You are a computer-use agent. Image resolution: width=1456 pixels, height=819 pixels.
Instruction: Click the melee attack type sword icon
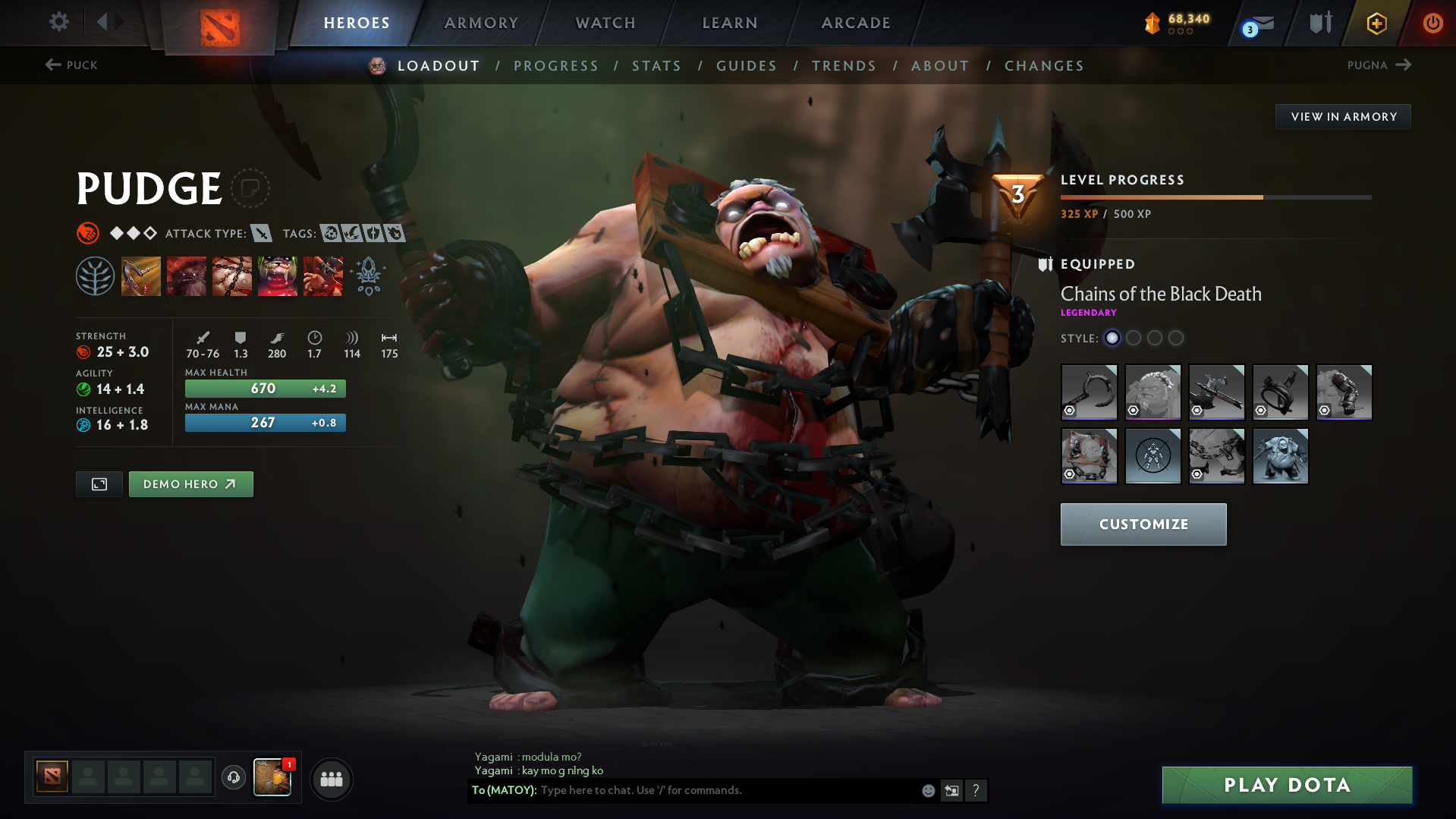(262, 234)
